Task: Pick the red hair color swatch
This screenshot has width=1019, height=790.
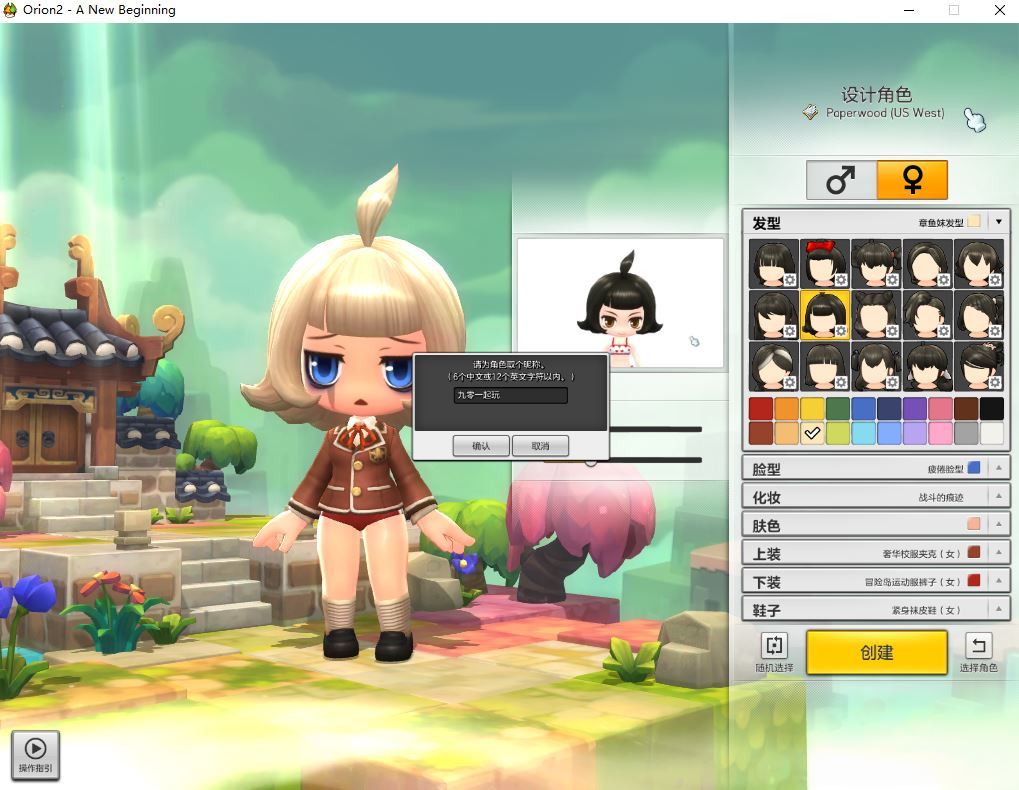Action: coord(761,408)
